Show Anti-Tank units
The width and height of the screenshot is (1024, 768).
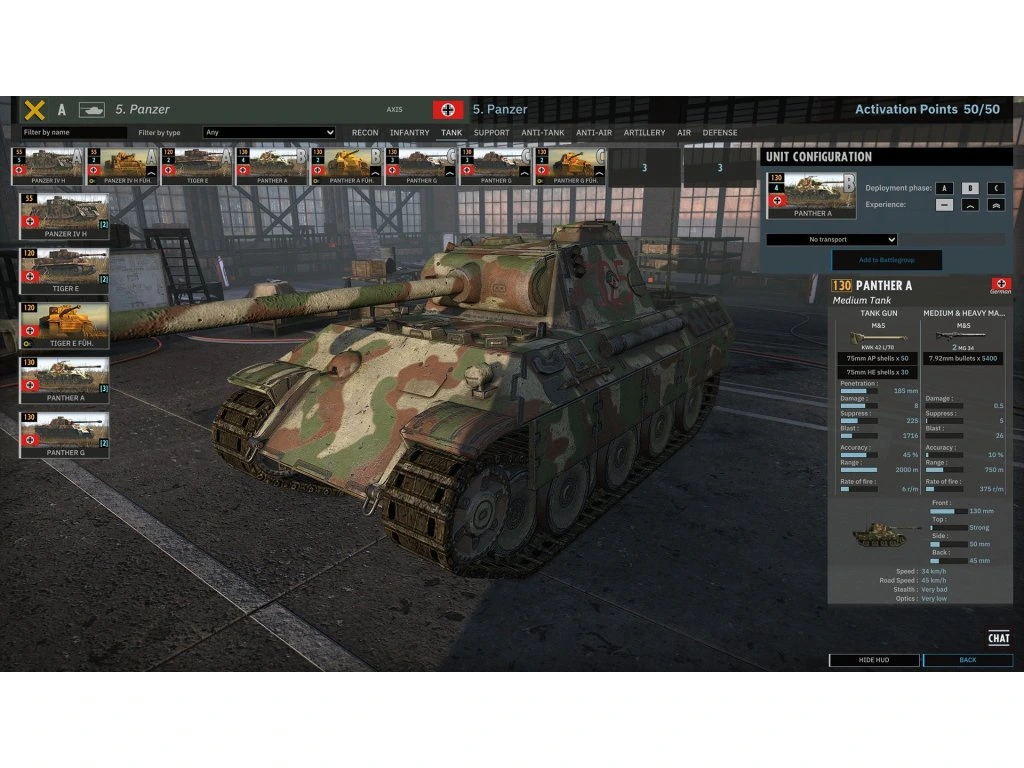(x=543, y=133)
